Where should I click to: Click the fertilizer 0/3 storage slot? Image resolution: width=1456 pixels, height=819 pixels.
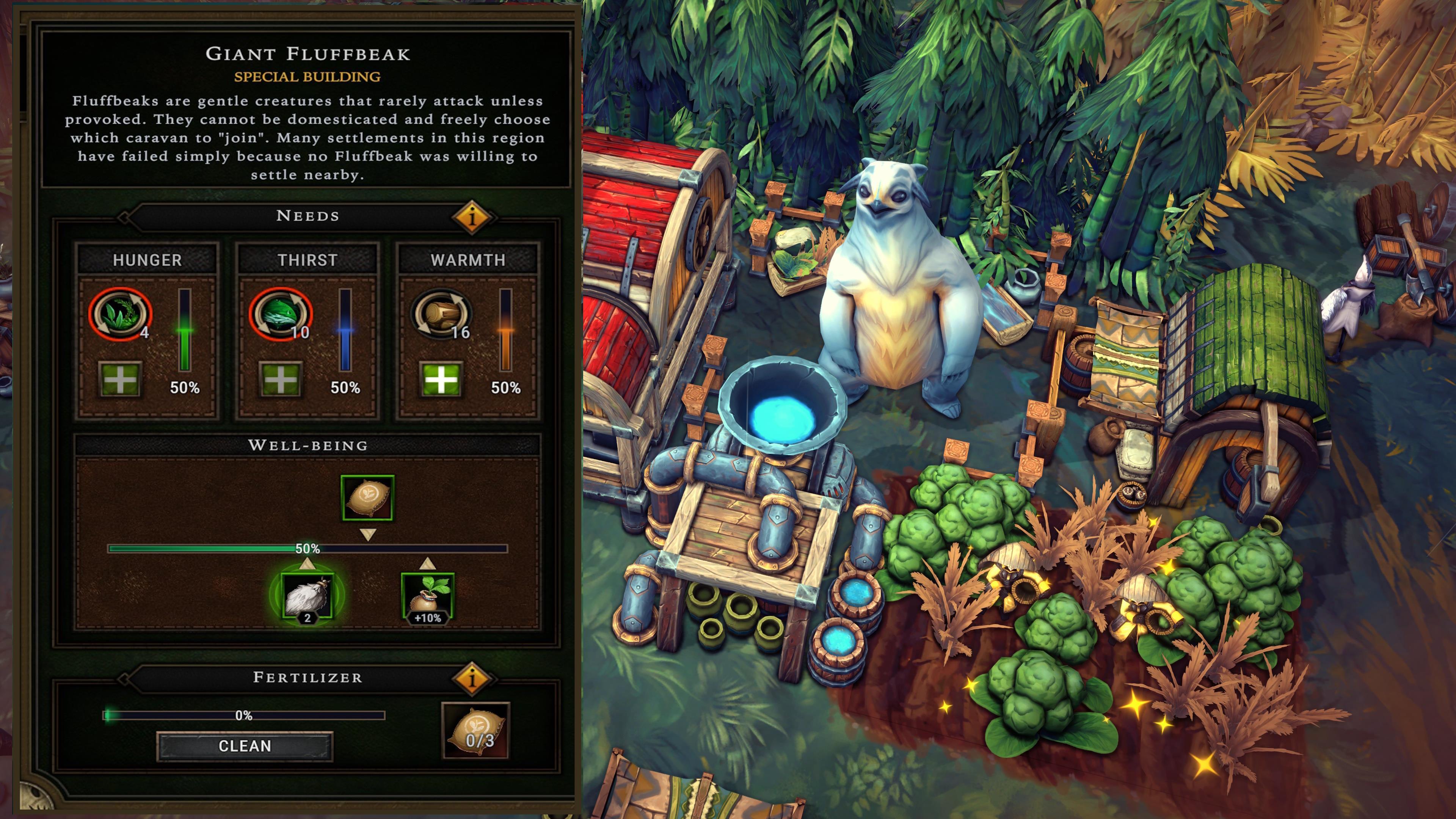[475, 730]
